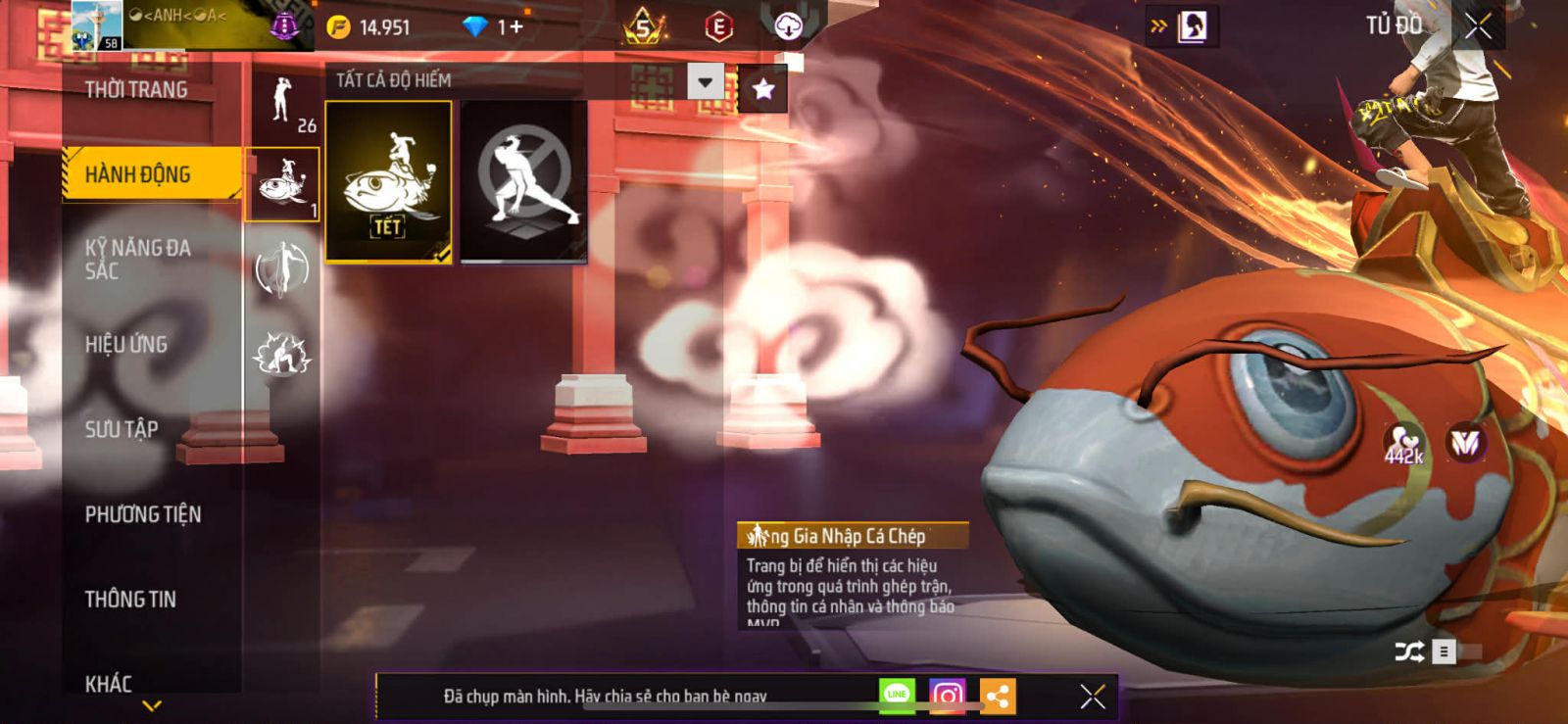Select the HÀNH ĐỘNG category
This screenshot has width=1568, height=724.
[x=138, y=174]
